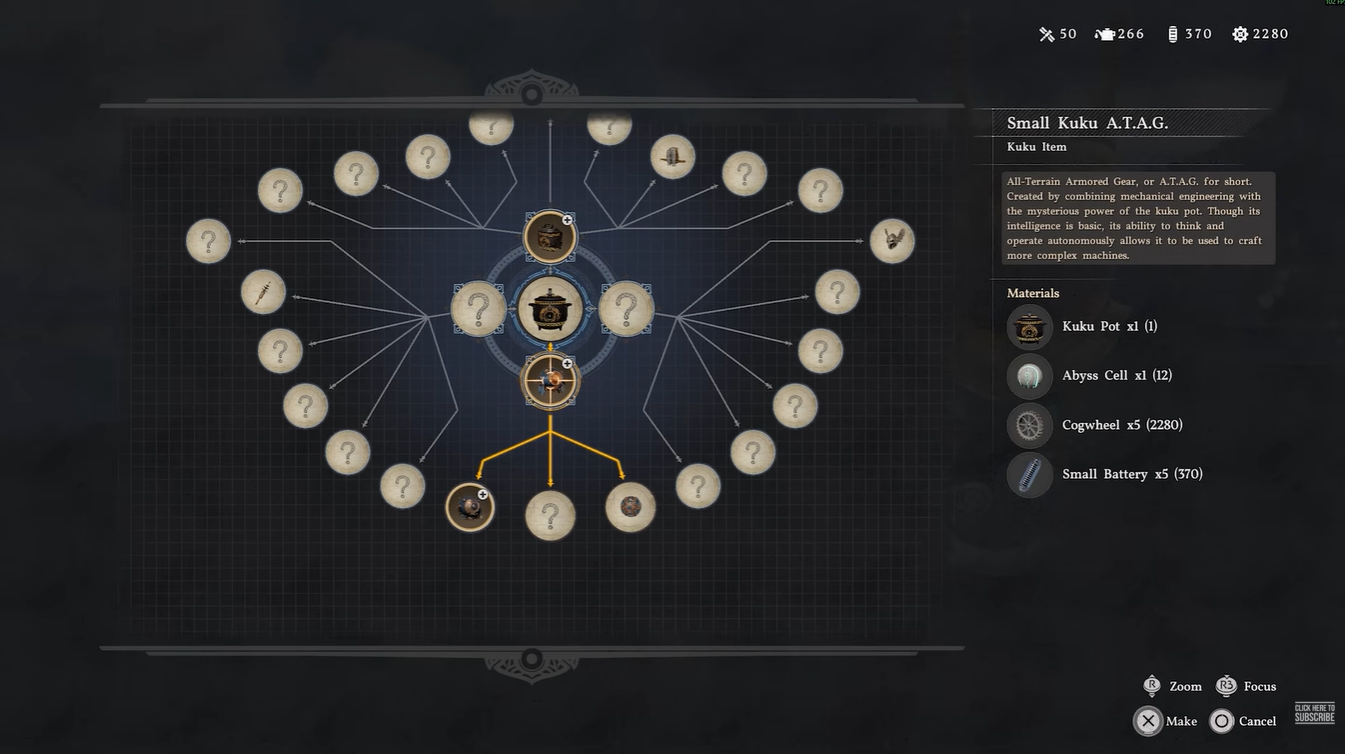Open the drill-shaped item node

264,293
